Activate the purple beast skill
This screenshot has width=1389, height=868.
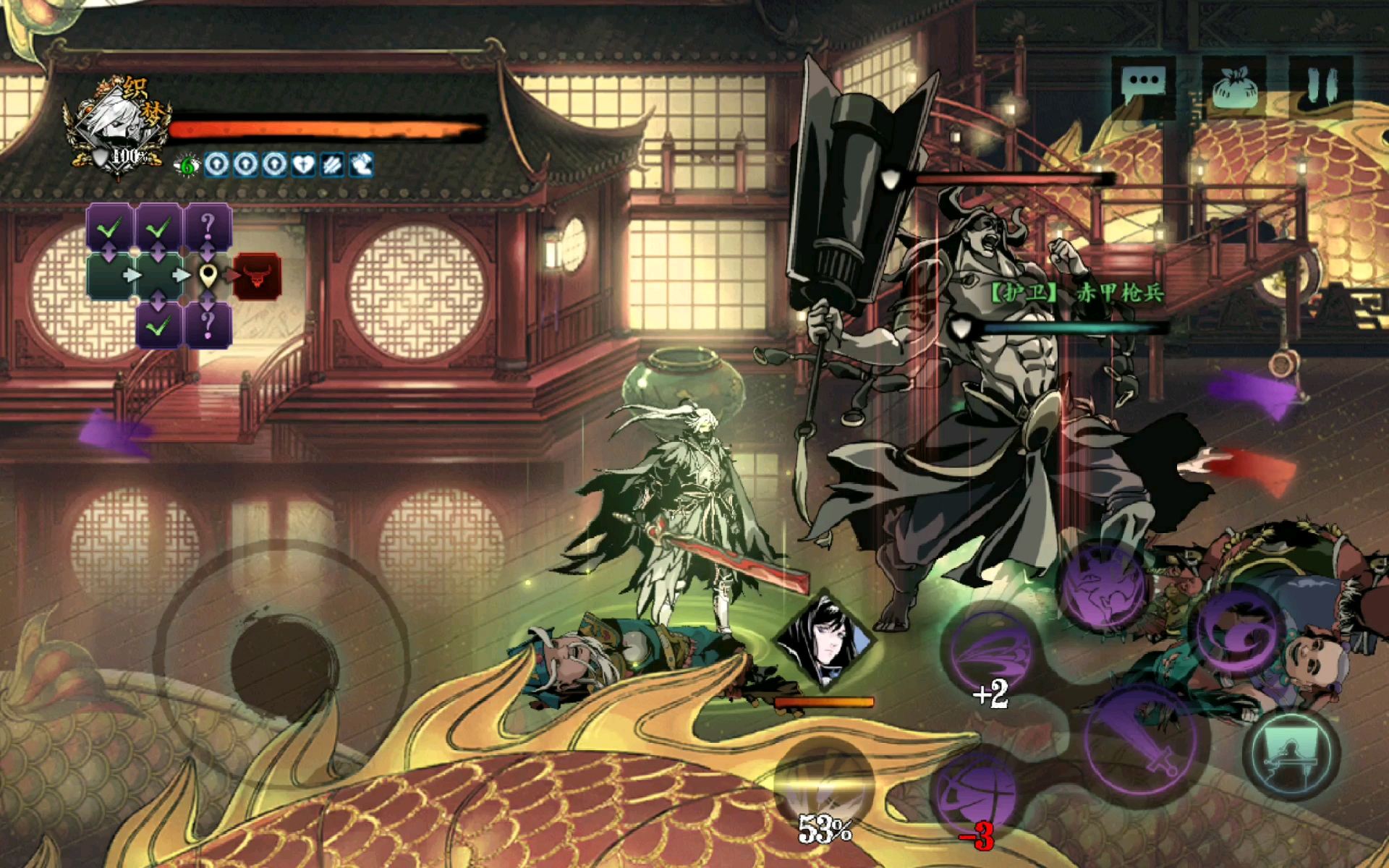tap(1103, 587)
